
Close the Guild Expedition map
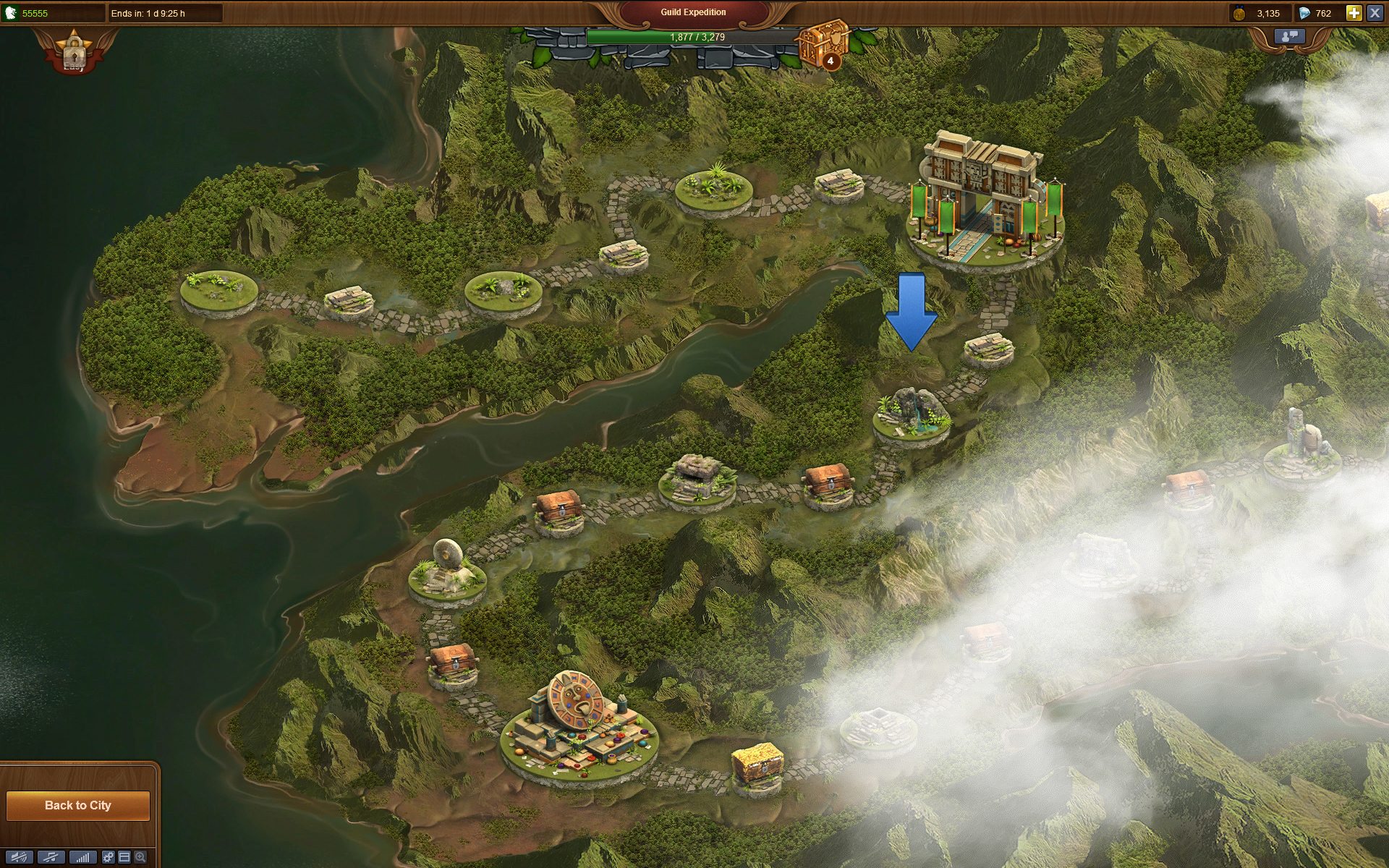point(1375,13)
